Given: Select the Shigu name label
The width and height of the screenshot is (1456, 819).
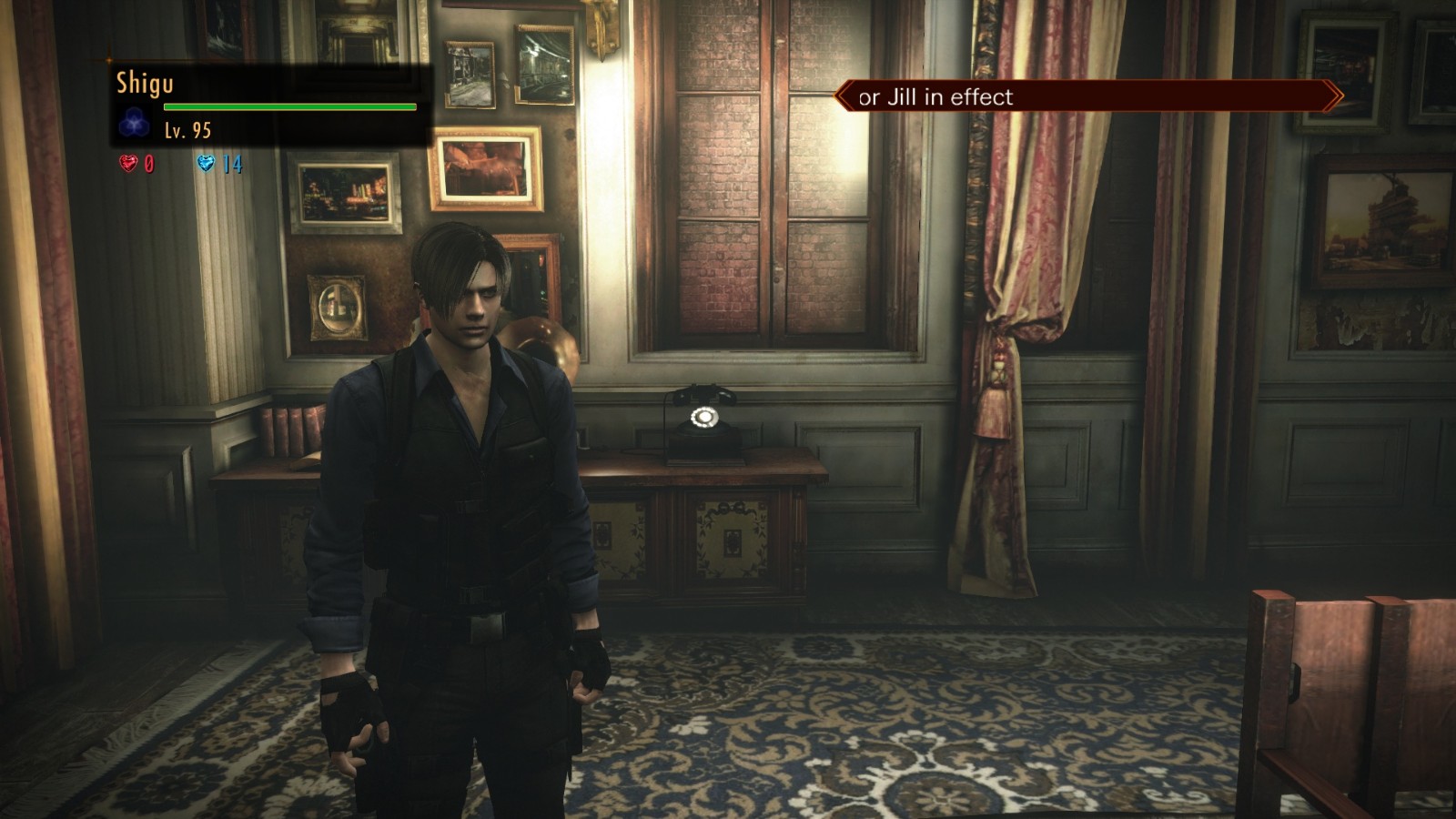Looking at the screenshot, I should click(x=144, y=85).
